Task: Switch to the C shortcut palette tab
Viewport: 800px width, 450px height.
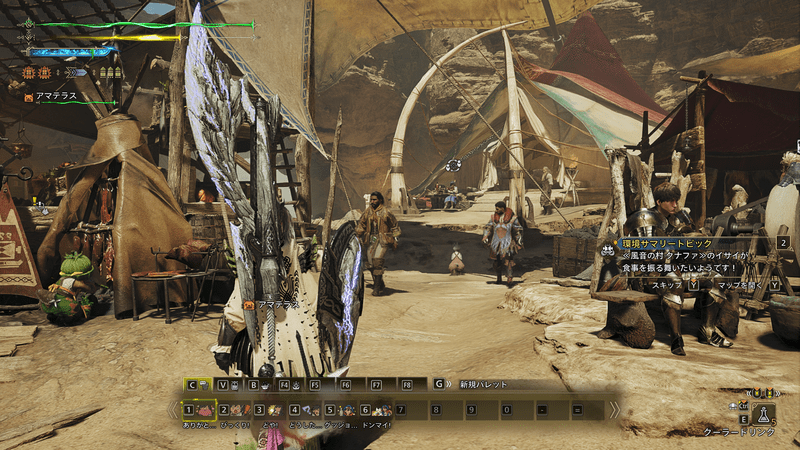Action: (x=196, y=384)
